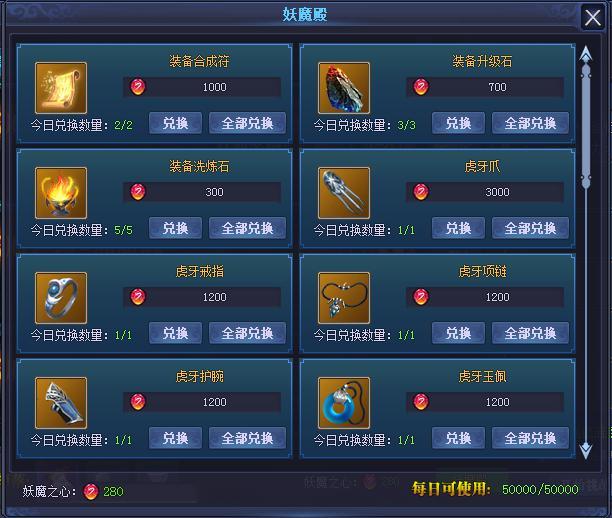Select the 虎牙项链 necklace icon

344,298
